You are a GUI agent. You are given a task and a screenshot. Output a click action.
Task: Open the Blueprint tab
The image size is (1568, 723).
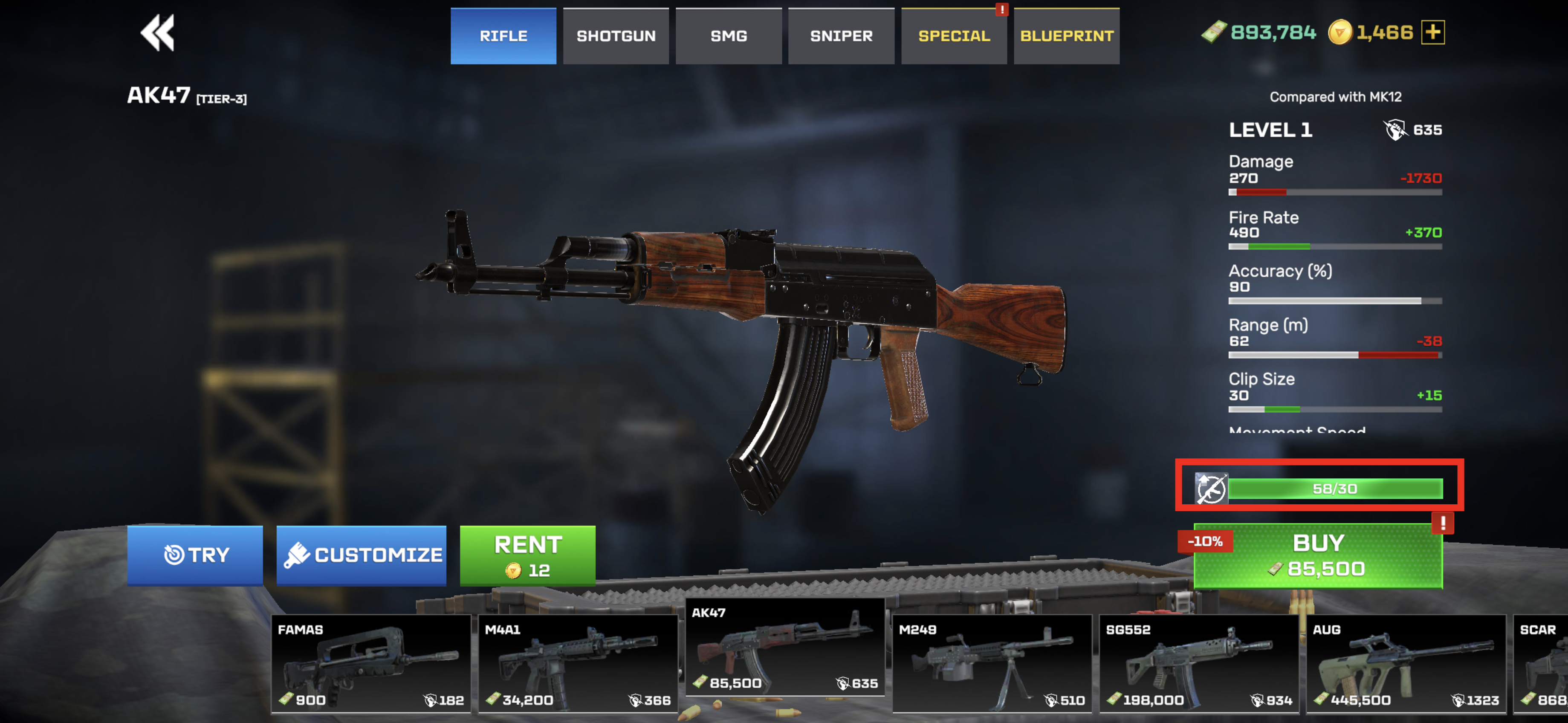coord(1066,36)
